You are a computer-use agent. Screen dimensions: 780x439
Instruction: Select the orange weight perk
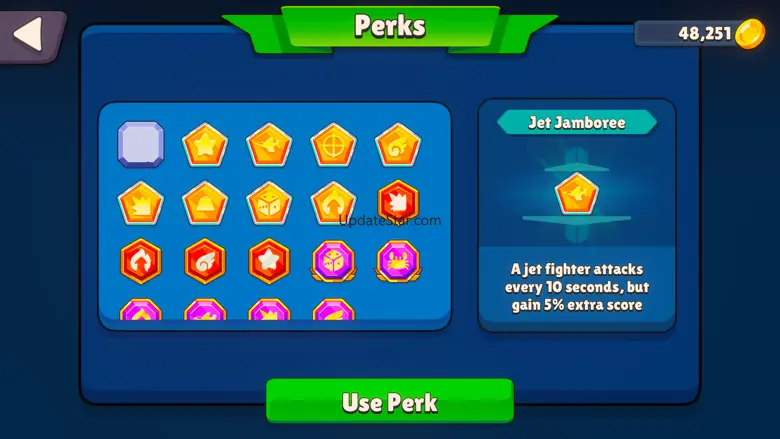pos(205,204)
